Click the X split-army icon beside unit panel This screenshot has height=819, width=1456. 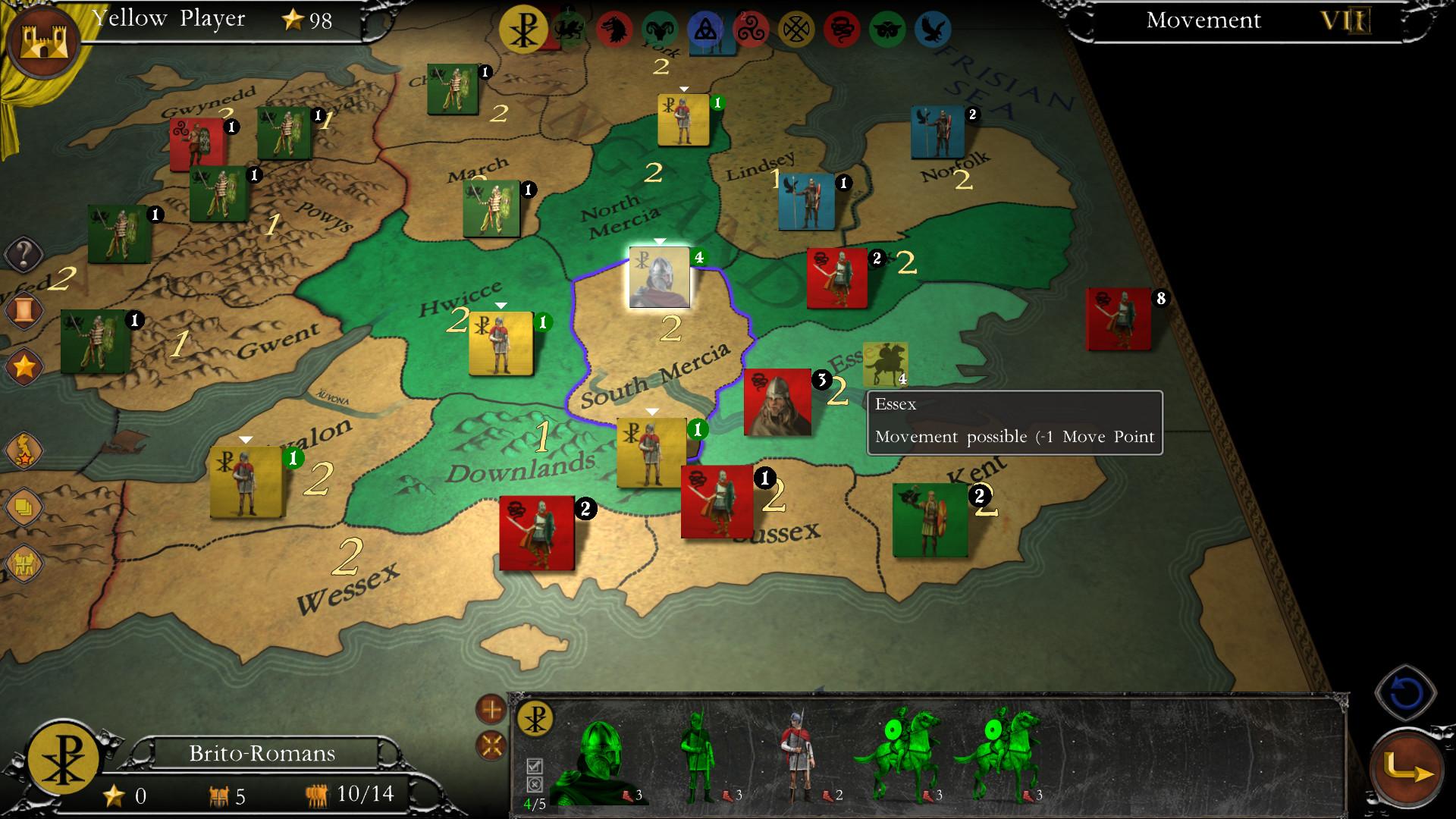point(491,746)
